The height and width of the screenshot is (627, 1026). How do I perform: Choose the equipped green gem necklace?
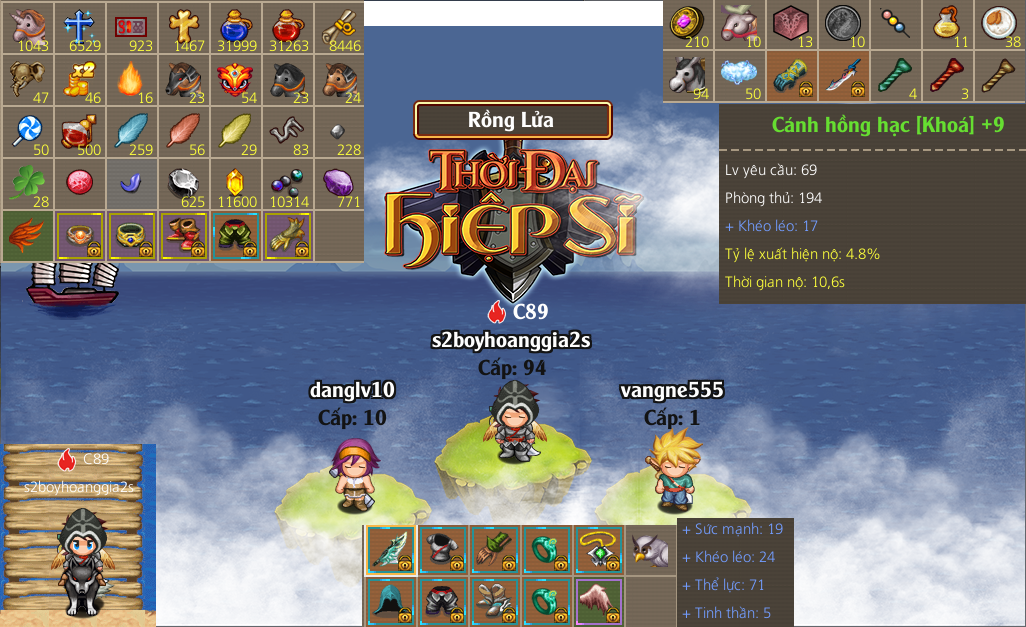click(x=598, y=550)
